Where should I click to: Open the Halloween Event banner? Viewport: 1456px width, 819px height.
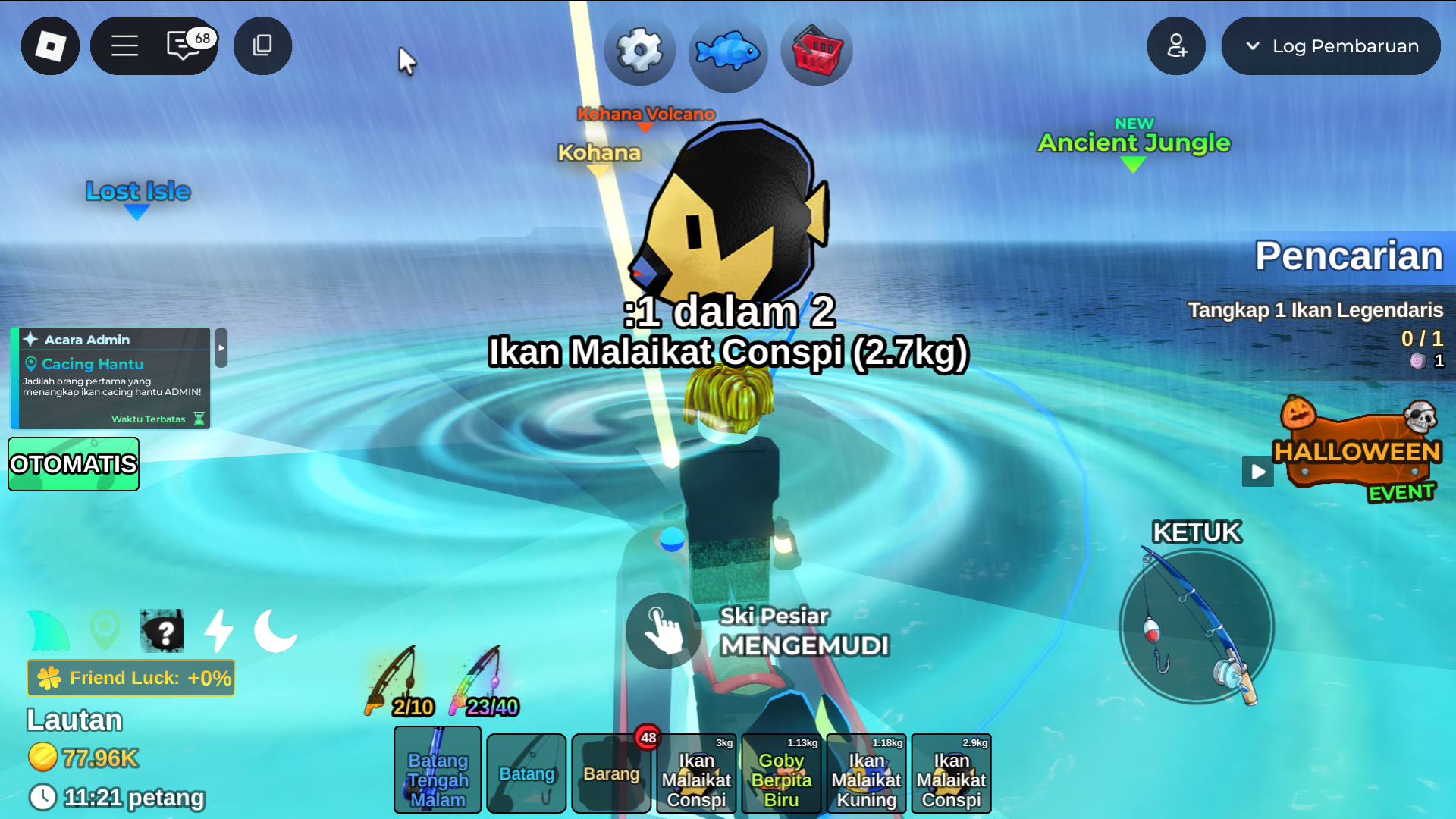[1356, 453]
